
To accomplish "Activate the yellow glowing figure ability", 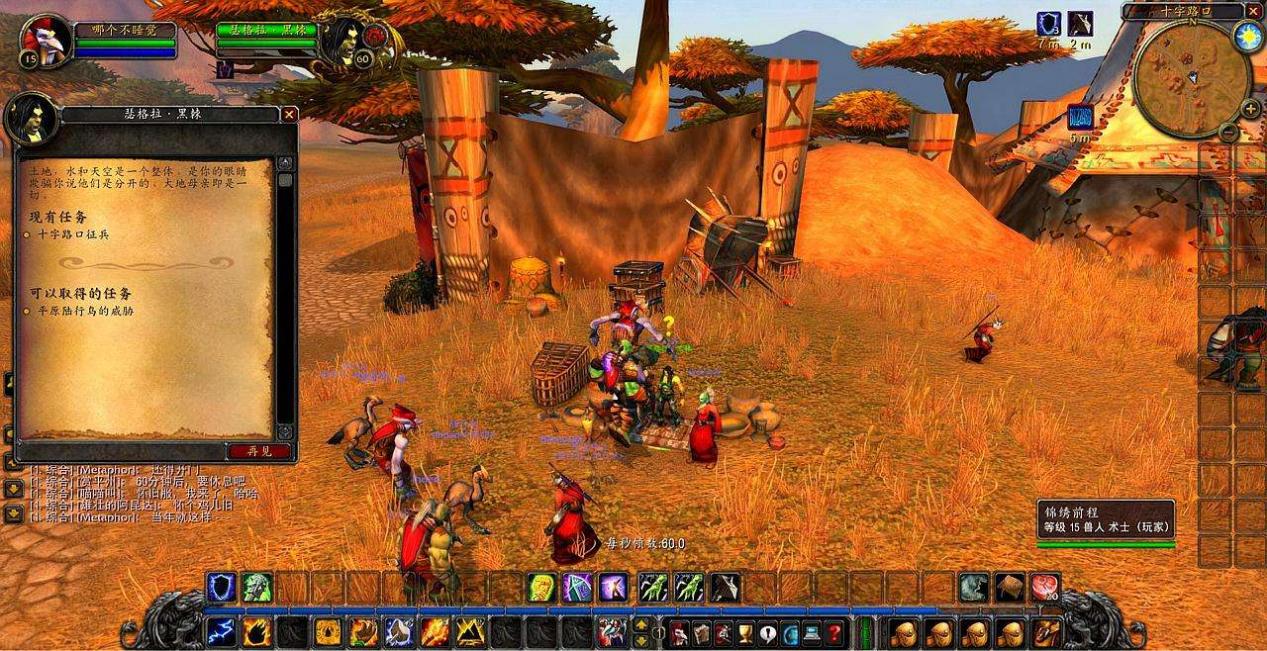I will pyautogui.click(x=542, y=587).
